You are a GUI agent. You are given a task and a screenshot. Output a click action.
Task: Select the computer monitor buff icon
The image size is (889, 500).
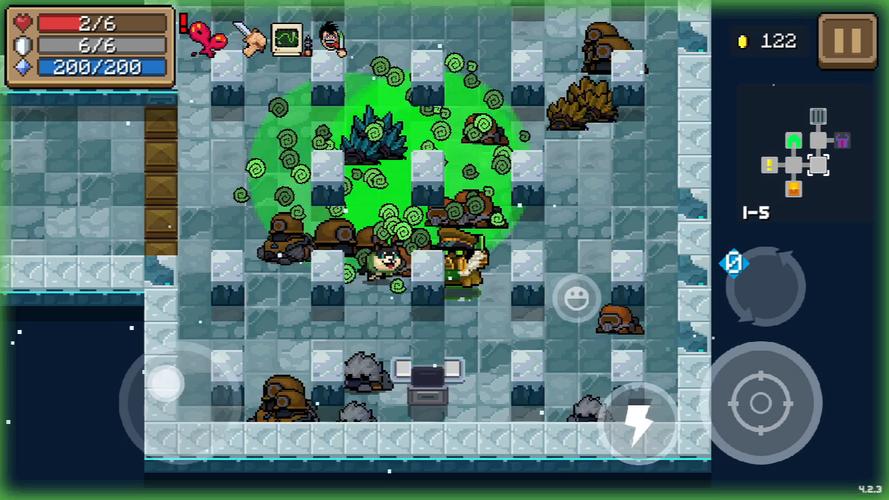(x=288, y=38)
